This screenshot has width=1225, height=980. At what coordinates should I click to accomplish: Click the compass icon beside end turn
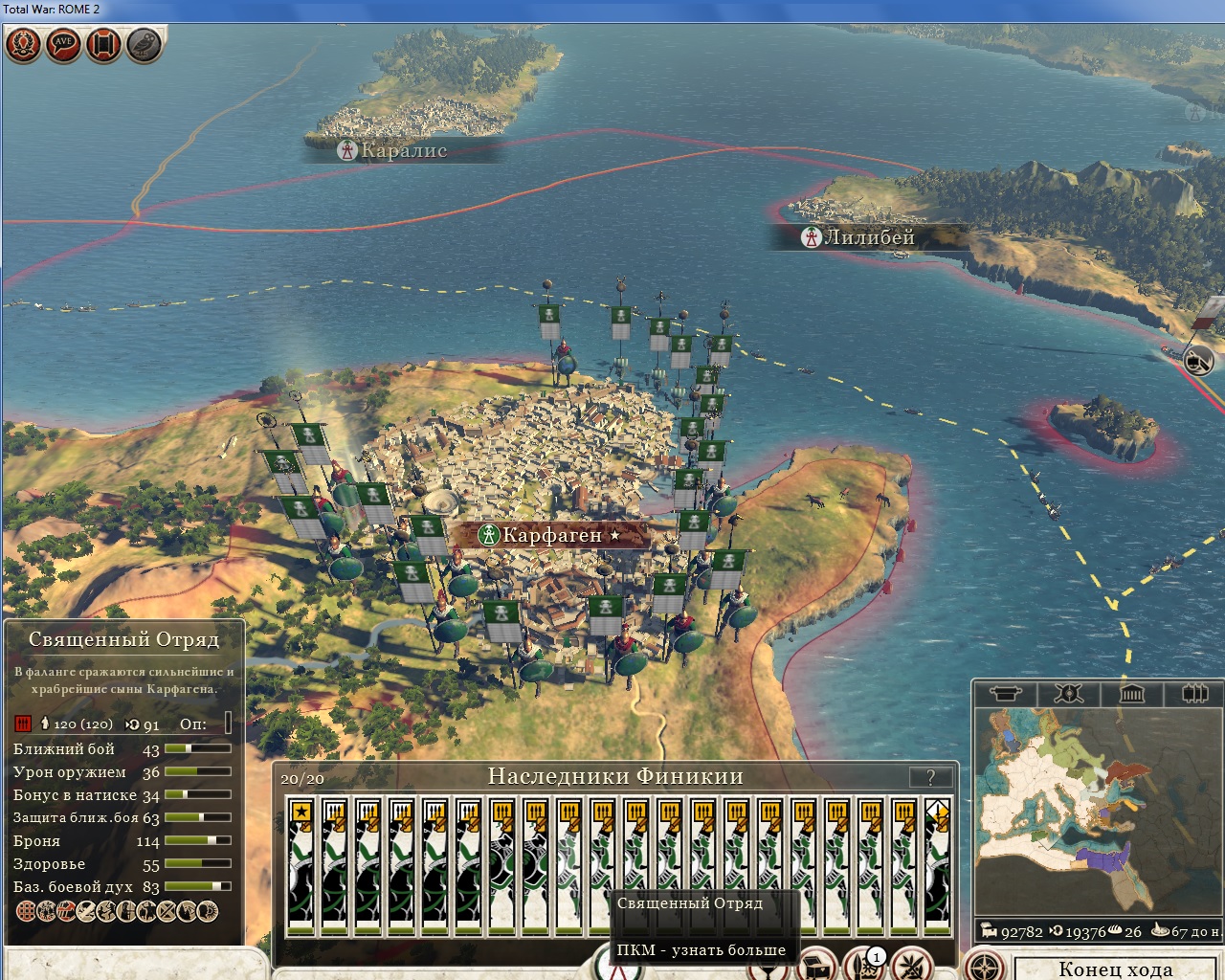[984, 965]
